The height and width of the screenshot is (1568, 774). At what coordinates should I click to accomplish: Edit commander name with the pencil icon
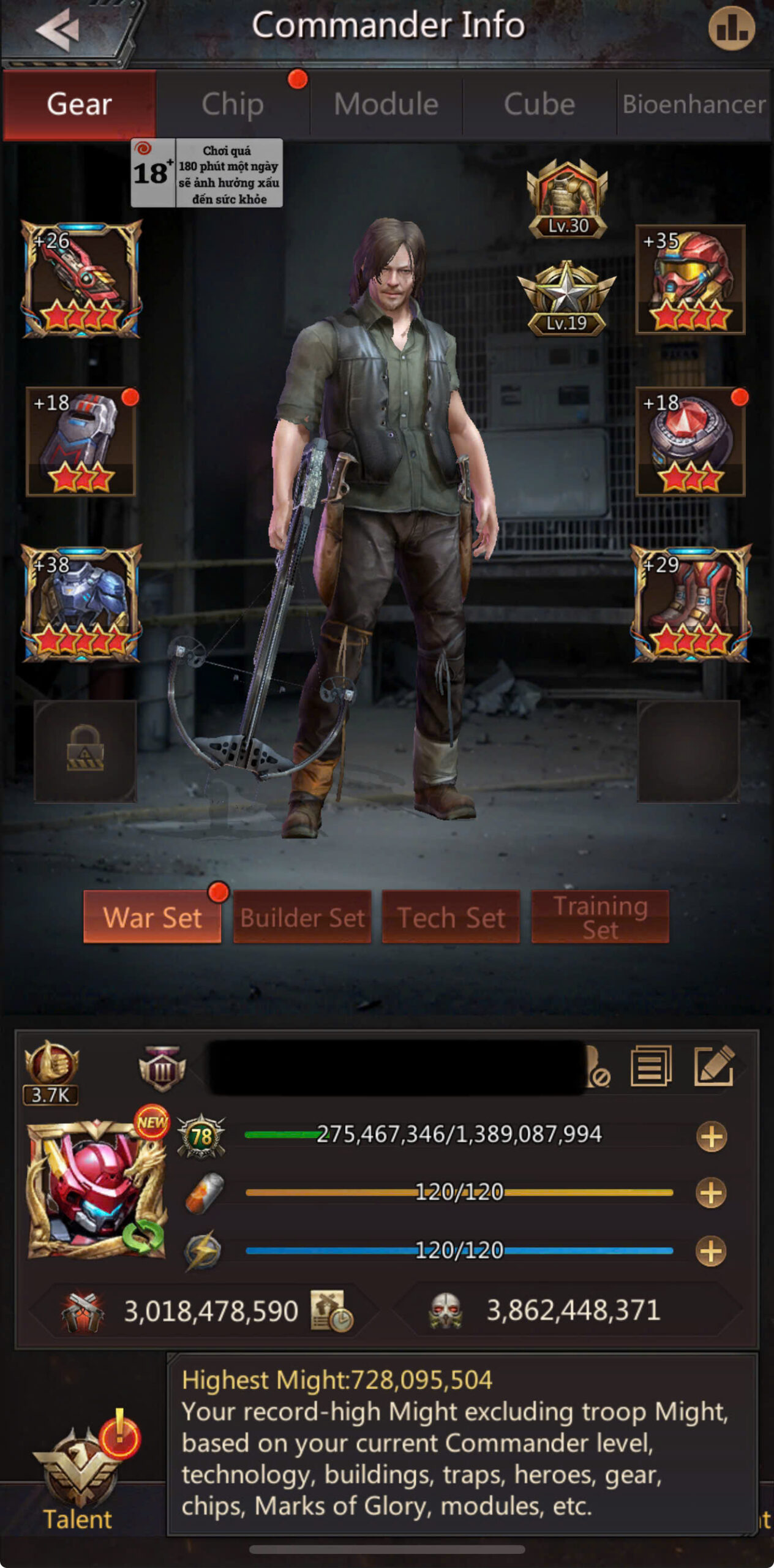pyautogui.click(x=714, y=1066)
